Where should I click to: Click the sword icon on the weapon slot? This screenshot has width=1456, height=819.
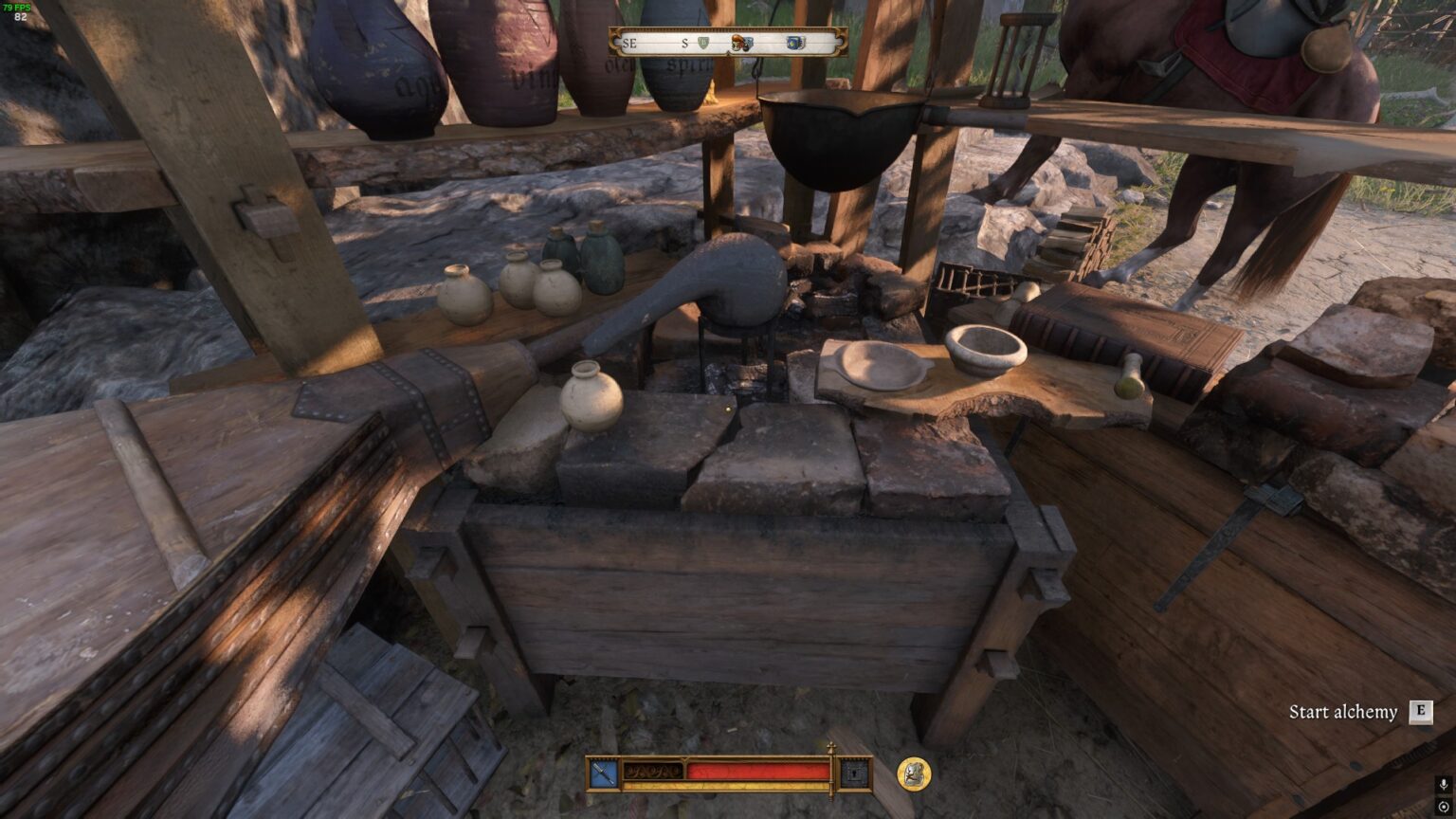pyautogui.click(x=603, y=772)
